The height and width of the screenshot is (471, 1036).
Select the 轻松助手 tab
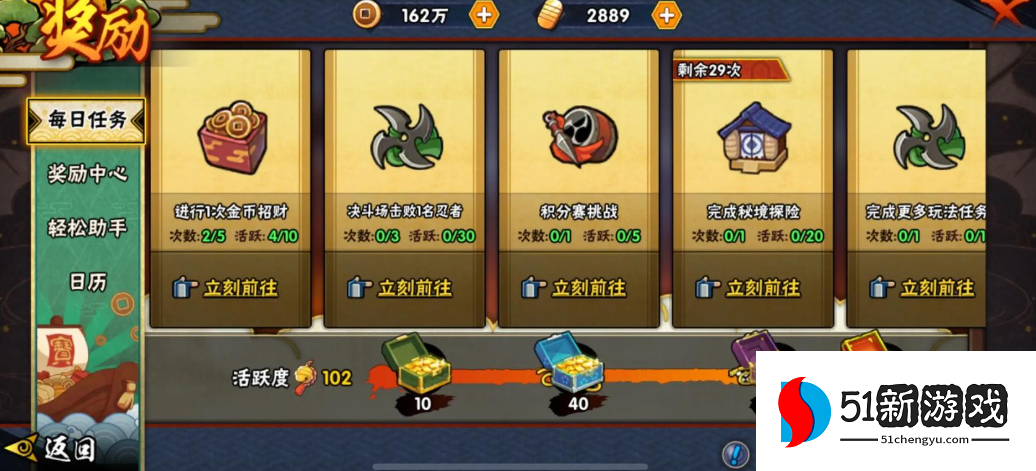[87, 228]
